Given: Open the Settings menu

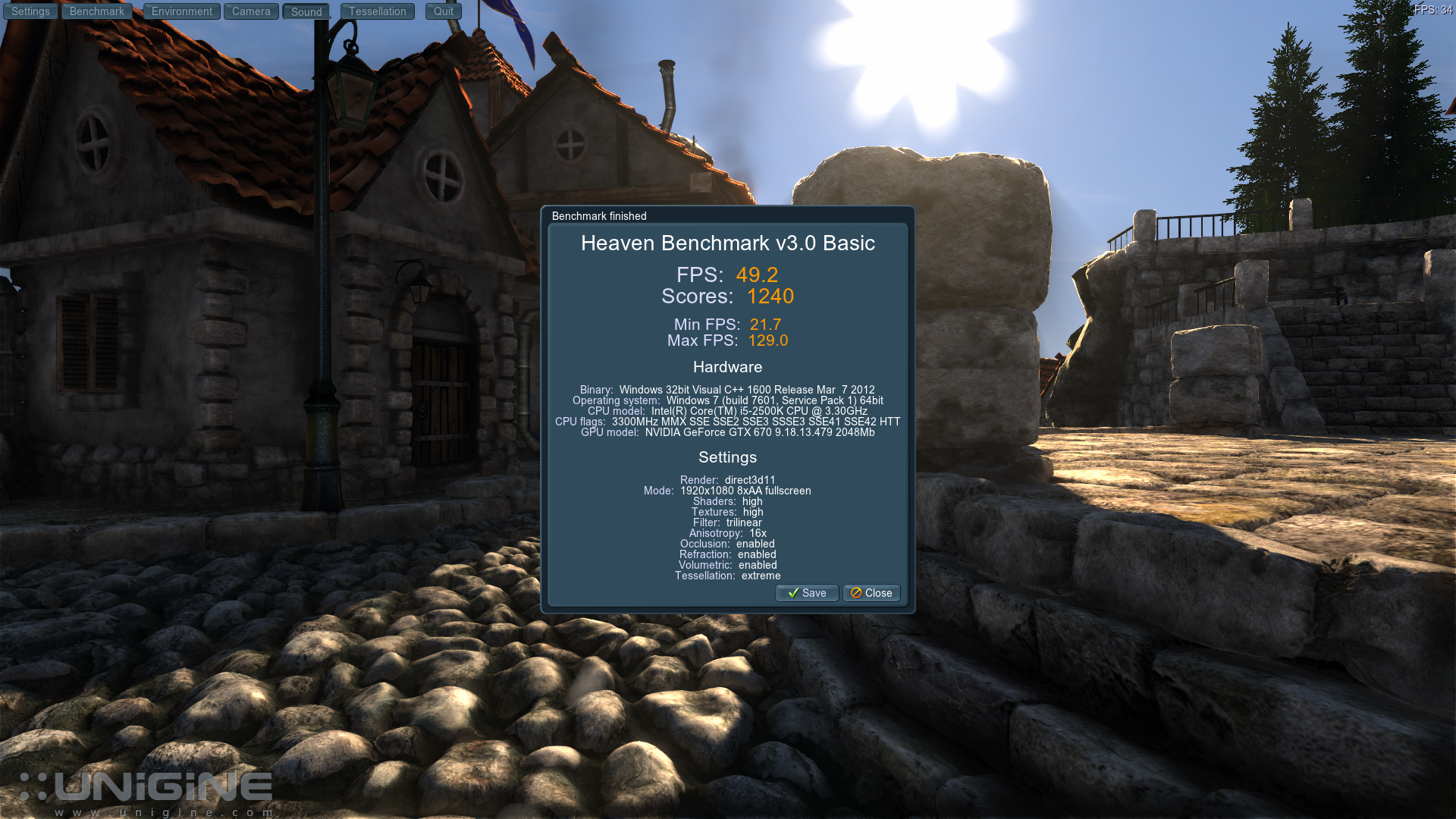Looking at the screenshot, I should click(30, 11).
